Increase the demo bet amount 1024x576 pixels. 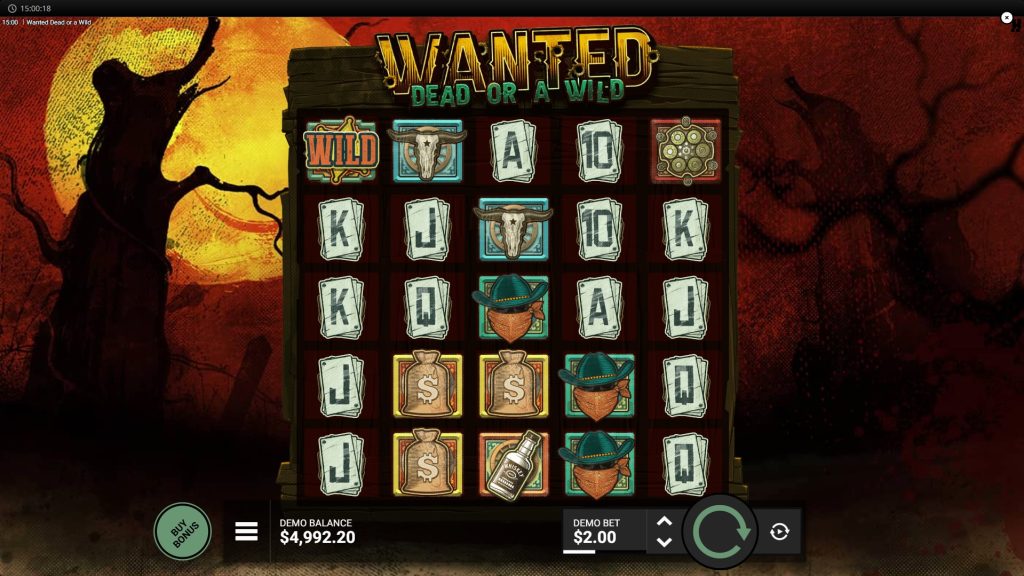click(x=663, y=521)
